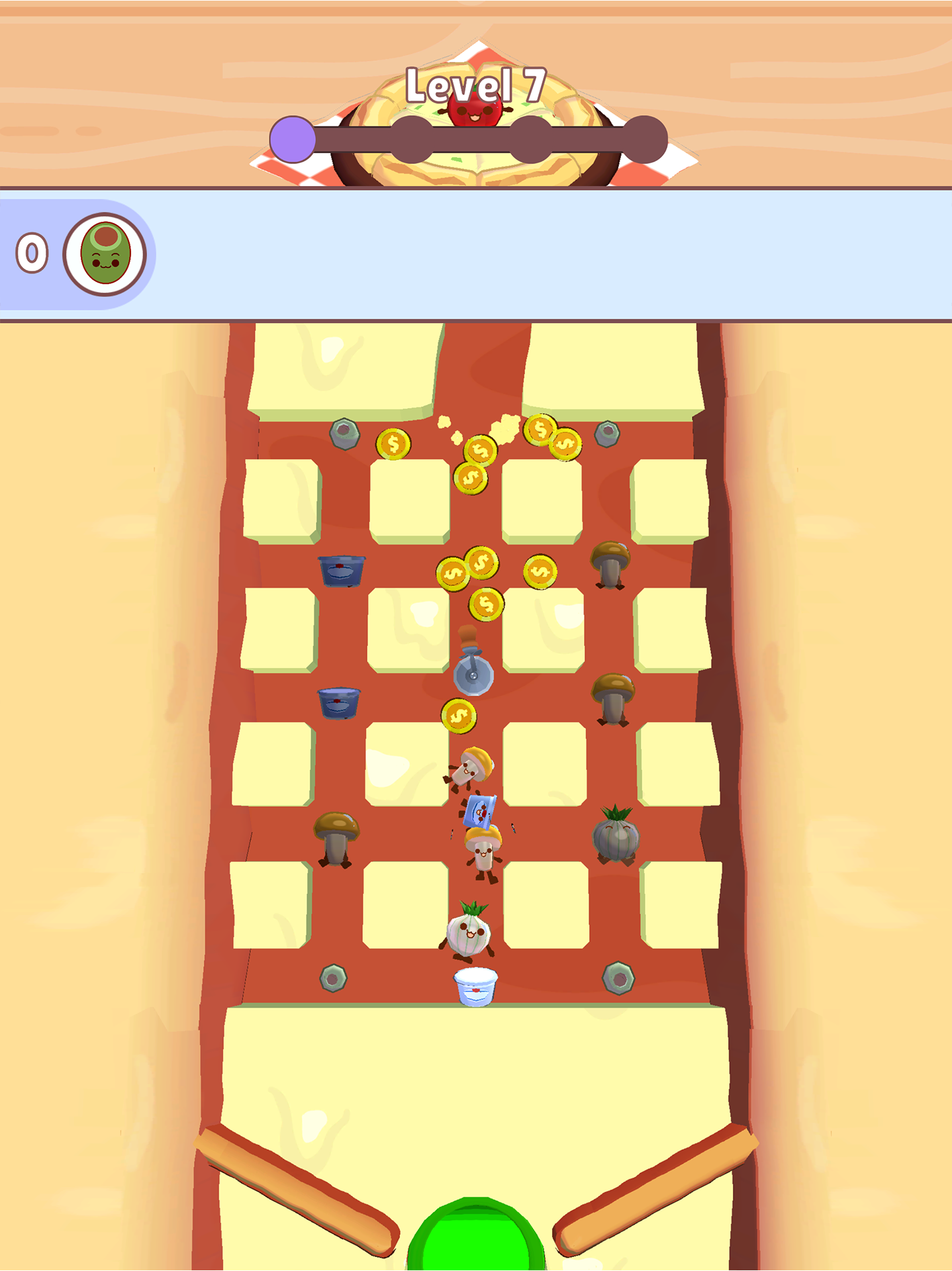Tap the smiling tomato on the pizza banner
This screenshot has height=1271, width=952.
475,109
